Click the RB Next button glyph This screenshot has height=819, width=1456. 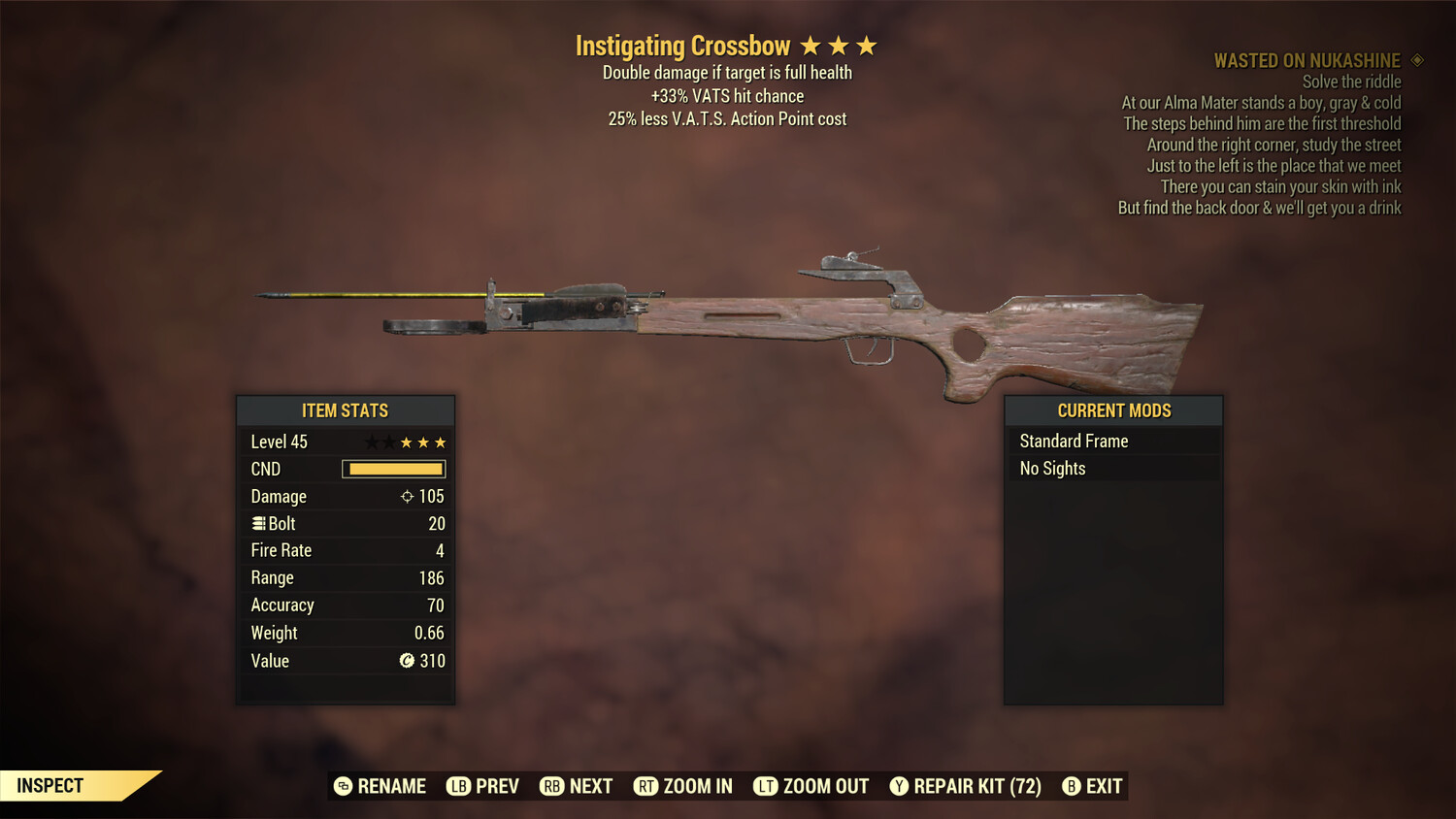tap(553, 786)
